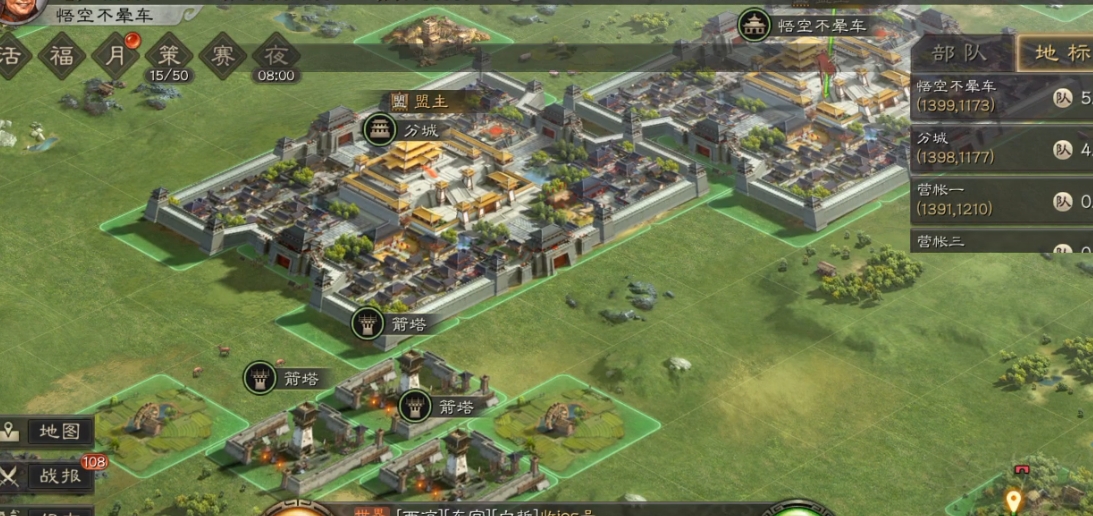Open the 月 diamond button with red dot
This screenshot has width=1093, height=516.
click(x=116, y=56)
